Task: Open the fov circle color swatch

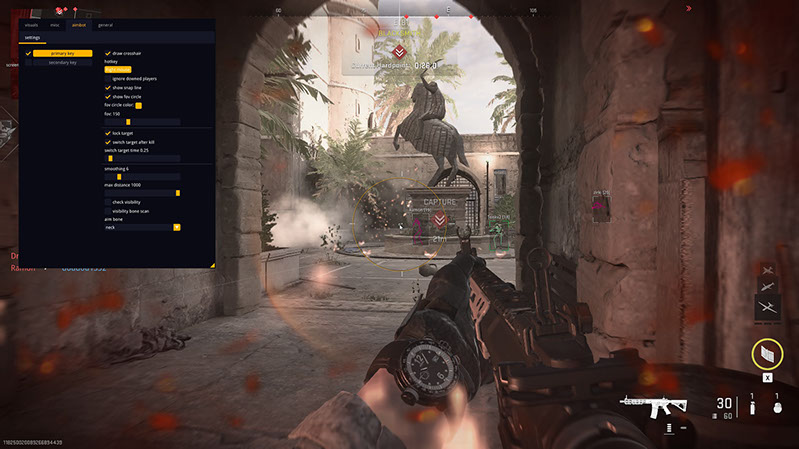Action: pos(139,105)
